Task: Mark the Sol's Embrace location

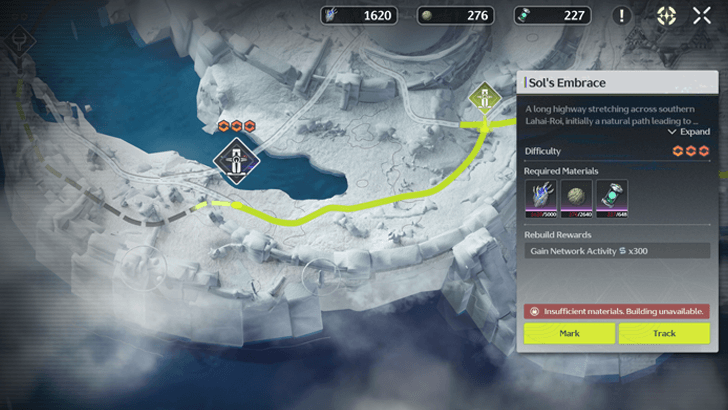Action: [x=569, y=333]
